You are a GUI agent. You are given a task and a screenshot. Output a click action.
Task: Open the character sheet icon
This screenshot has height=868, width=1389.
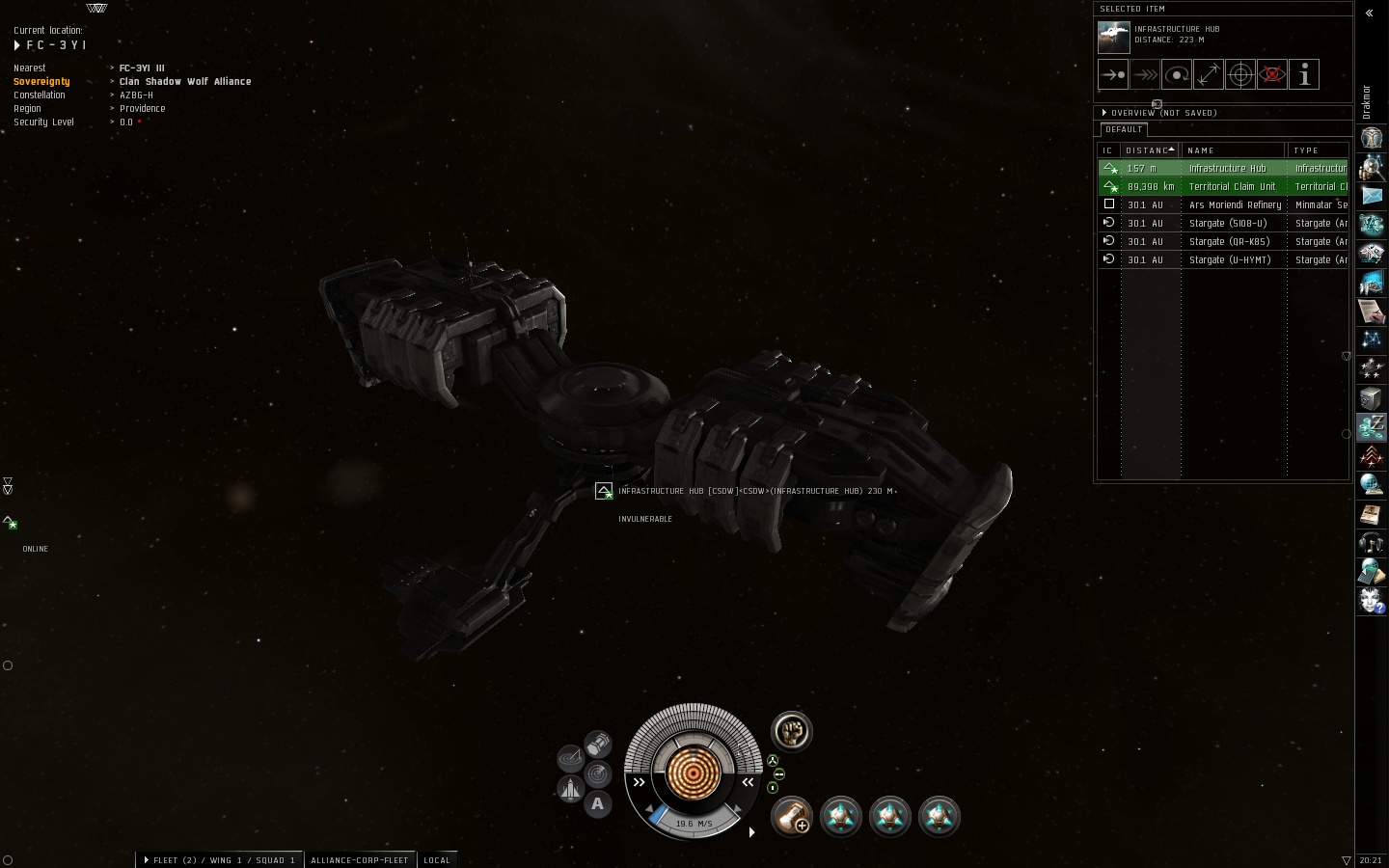coord(1372,138)
